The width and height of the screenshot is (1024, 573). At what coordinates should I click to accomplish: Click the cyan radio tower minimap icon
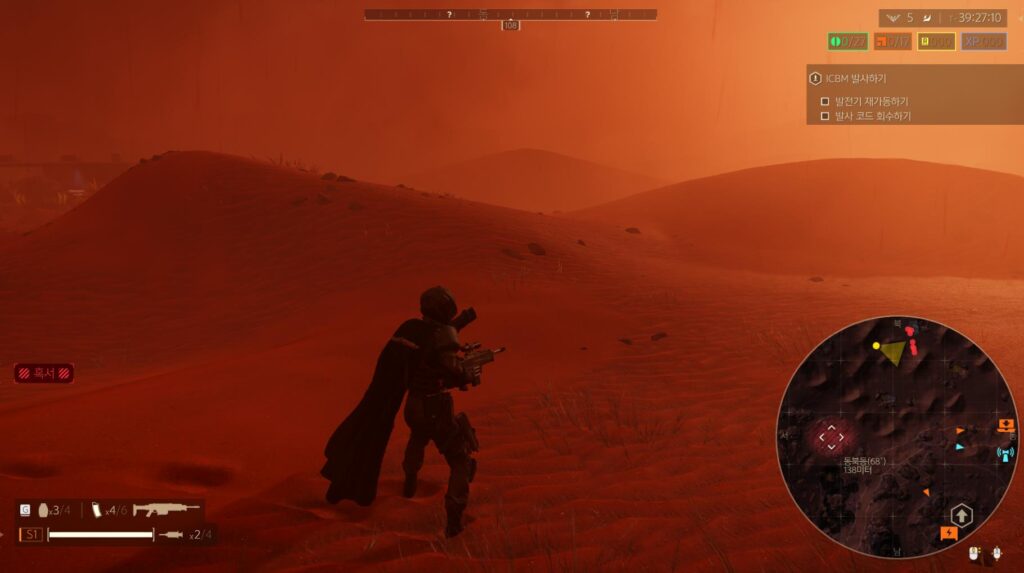coord(1005,454)
